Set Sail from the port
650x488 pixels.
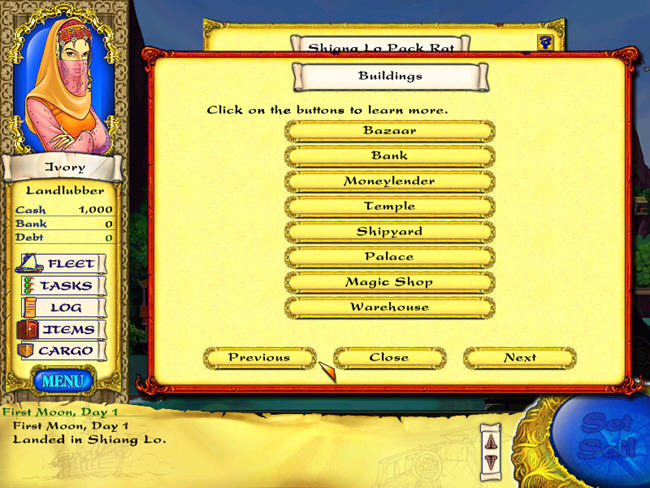(605, 440)
